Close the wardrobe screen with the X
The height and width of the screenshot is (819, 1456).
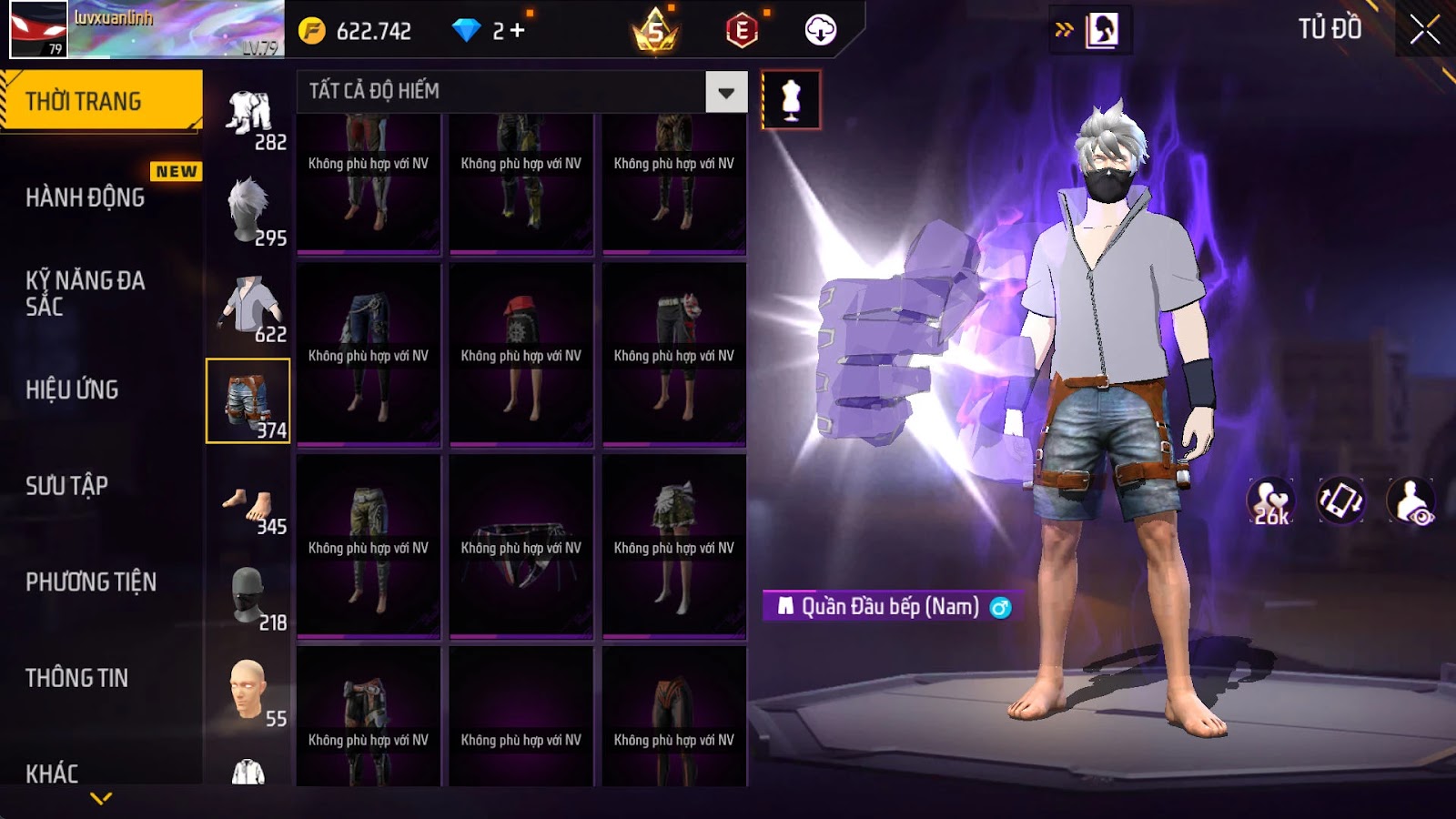tap(1424, 31)
